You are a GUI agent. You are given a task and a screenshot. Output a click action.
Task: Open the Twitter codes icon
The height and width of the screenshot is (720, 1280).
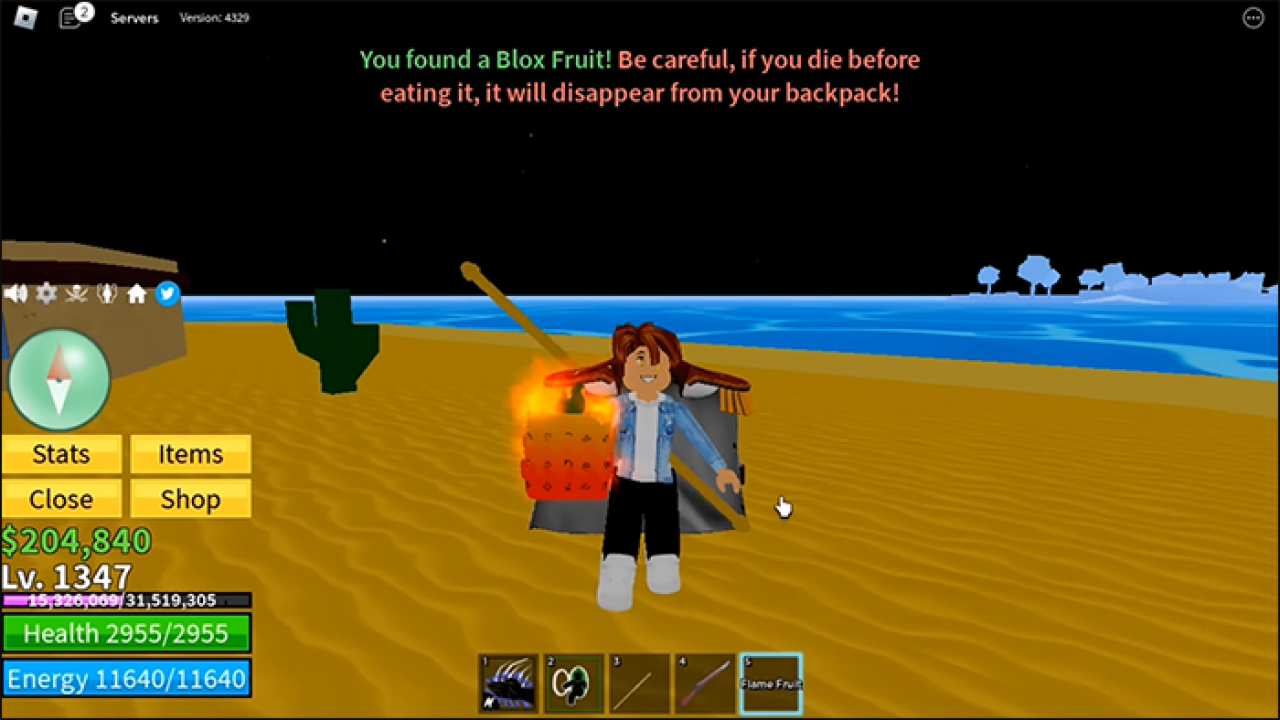[x=167, y=293]
